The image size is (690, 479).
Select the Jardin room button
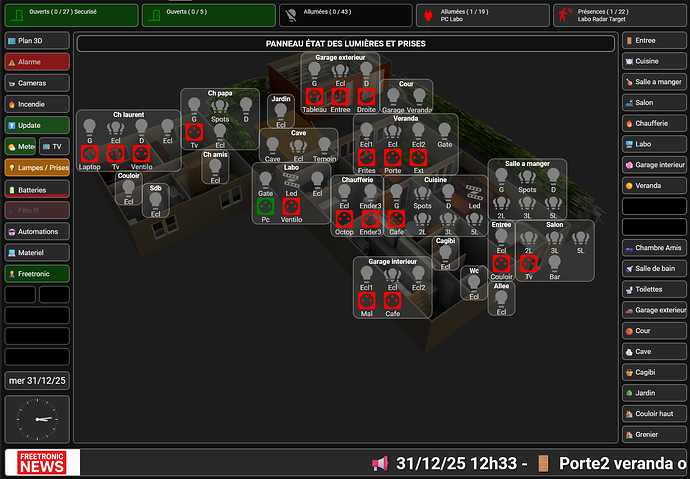tap(655, 393)
